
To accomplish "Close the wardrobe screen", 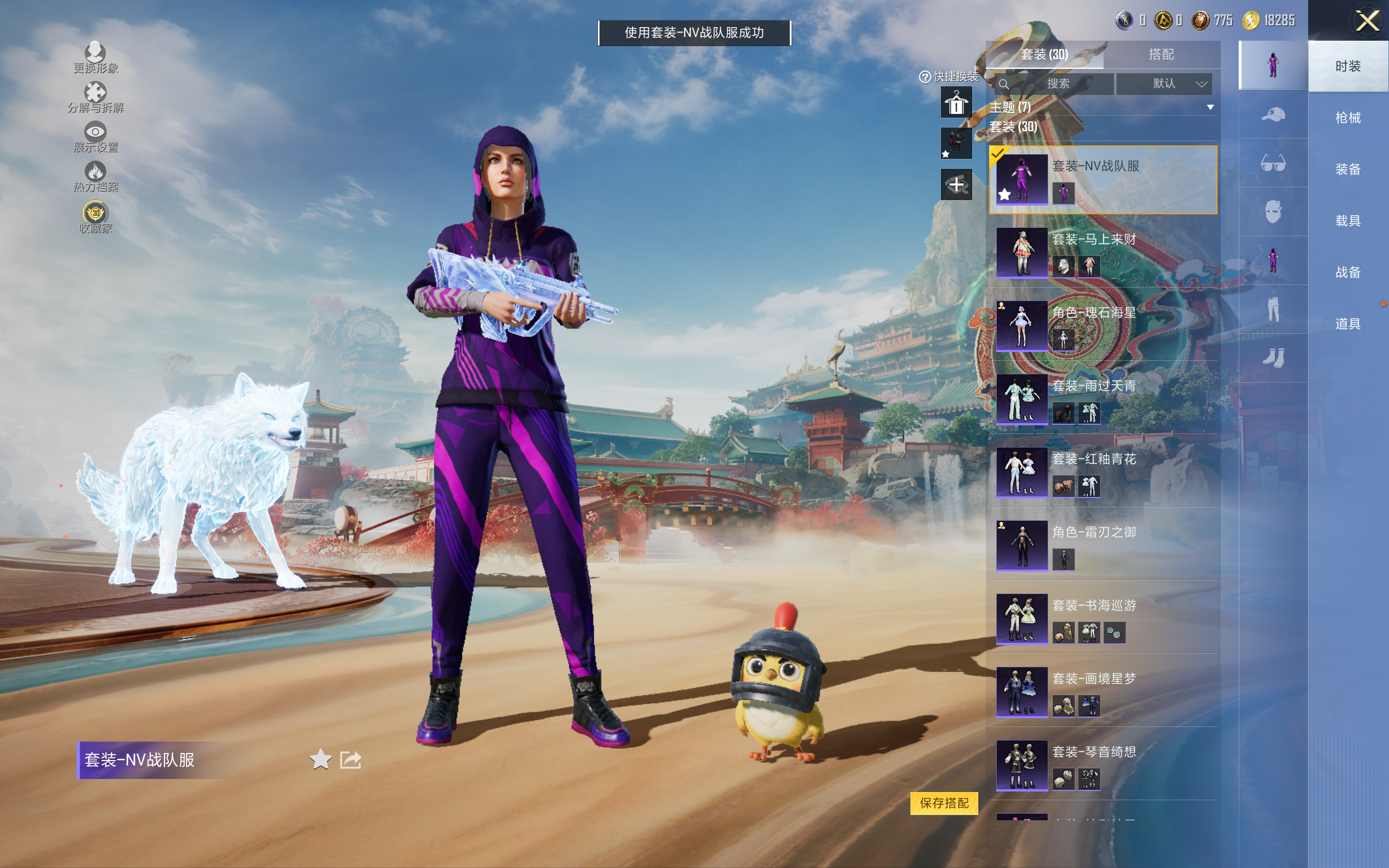I will (x=1367, y=21).
